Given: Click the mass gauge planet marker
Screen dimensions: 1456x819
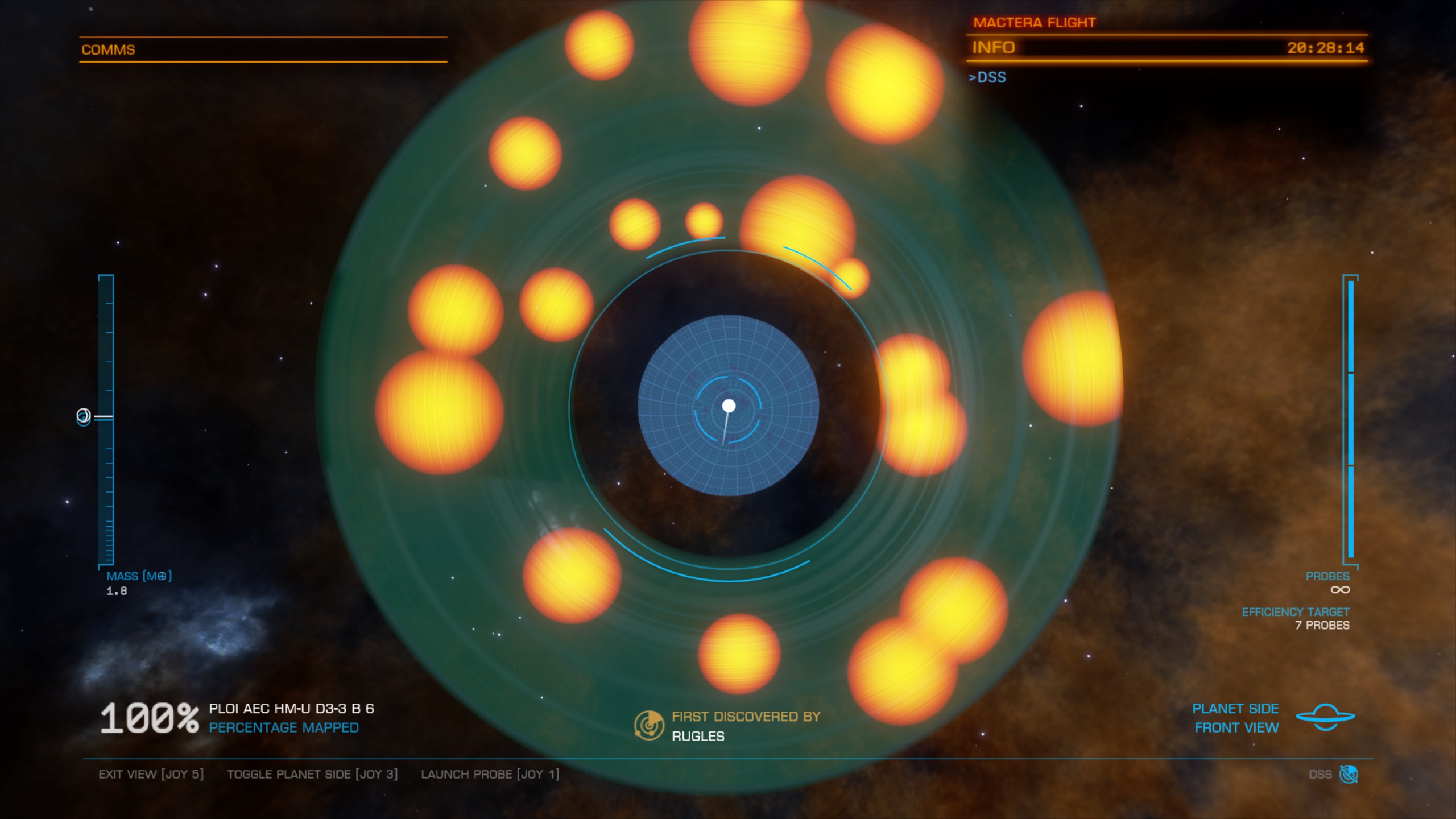Looking at the screenshot, I should (84, 417).
